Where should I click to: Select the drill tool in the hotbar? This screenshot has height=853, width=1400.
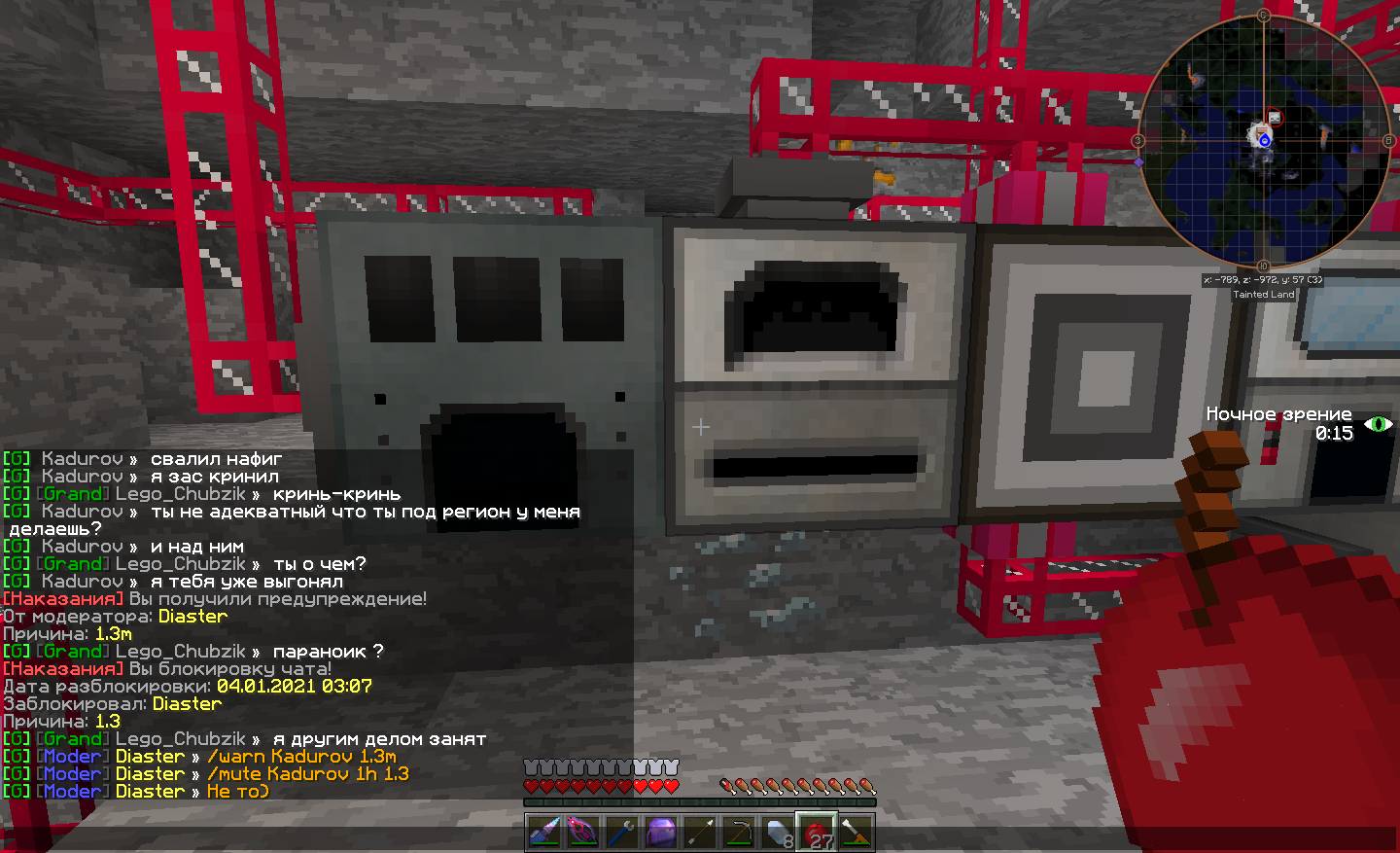[x=544, y=833]
